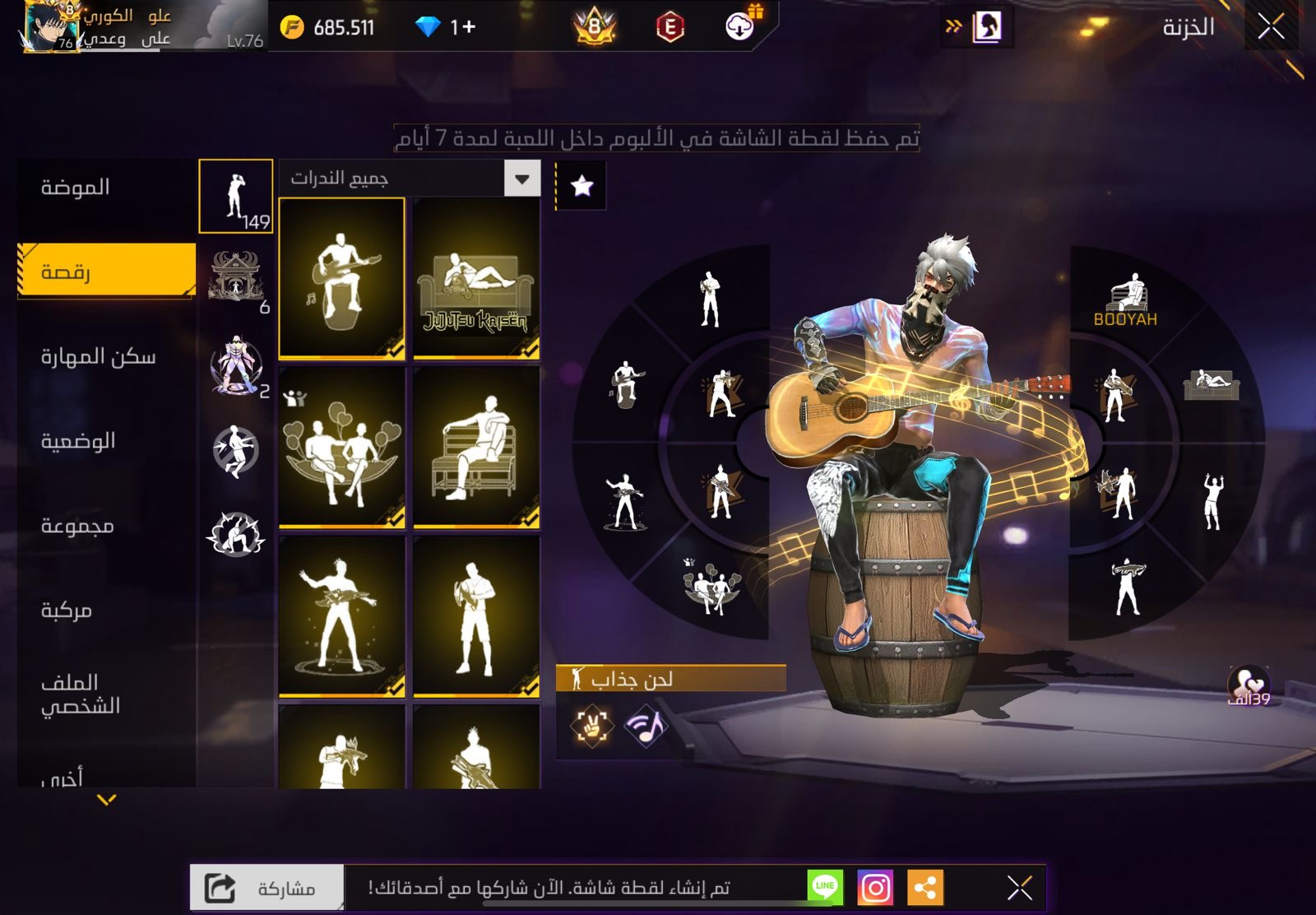Open the group category tab
Image resolution: width=1316 pixels, height=915 pixels.
(x=77, y=525)
